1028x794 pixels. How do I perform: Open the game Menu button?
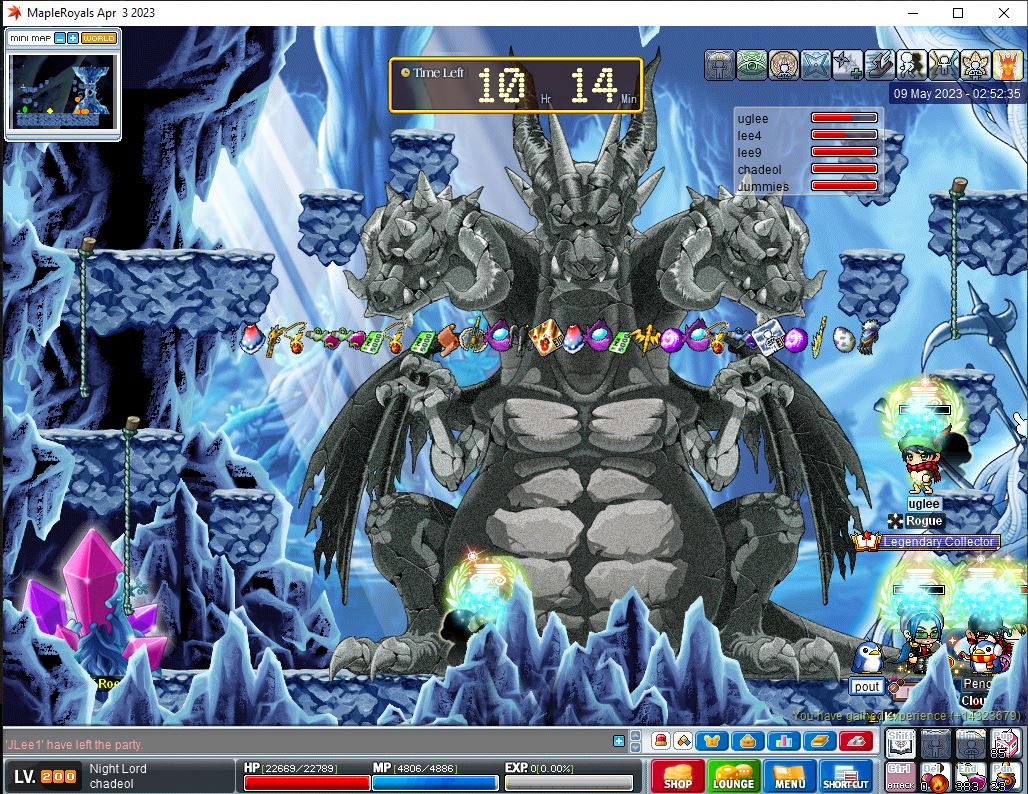tap(789, 777)
